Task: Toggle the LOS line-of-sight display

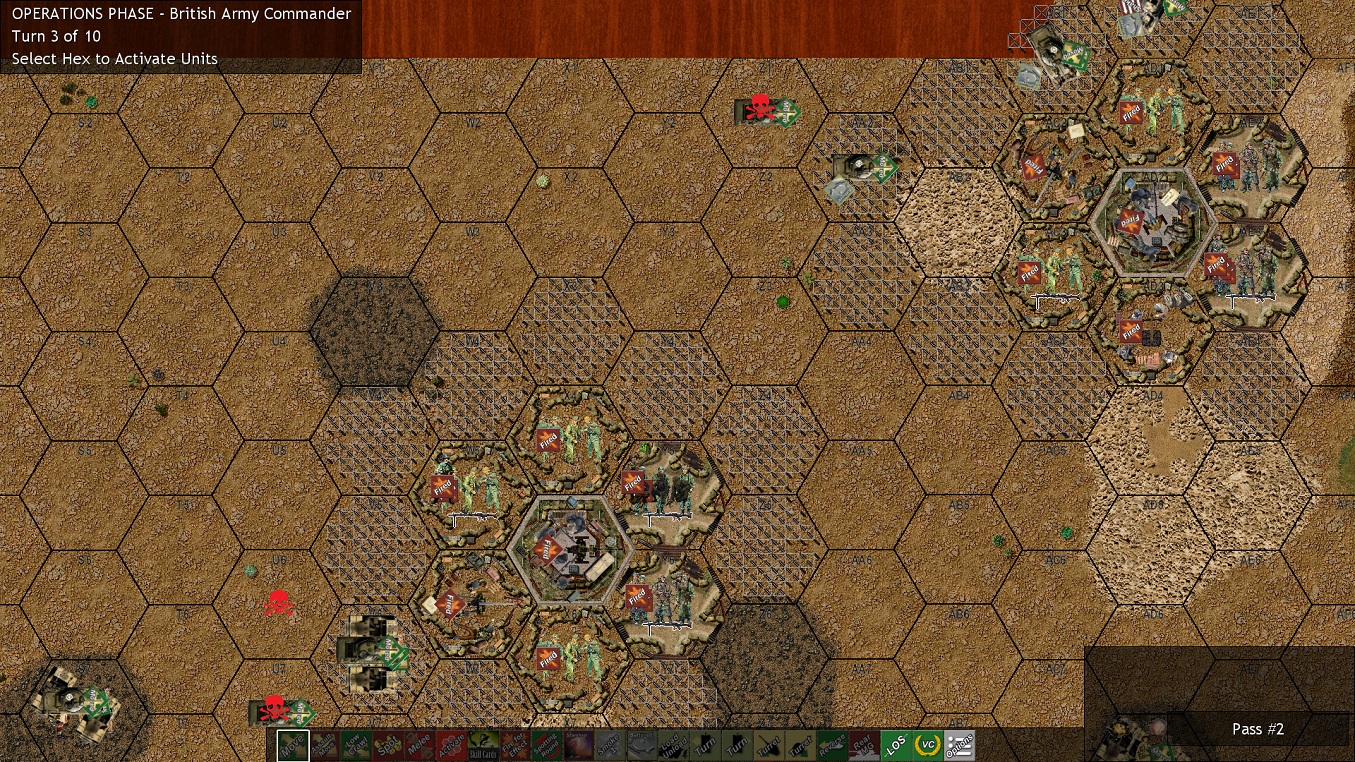Action: coord(896,745)
